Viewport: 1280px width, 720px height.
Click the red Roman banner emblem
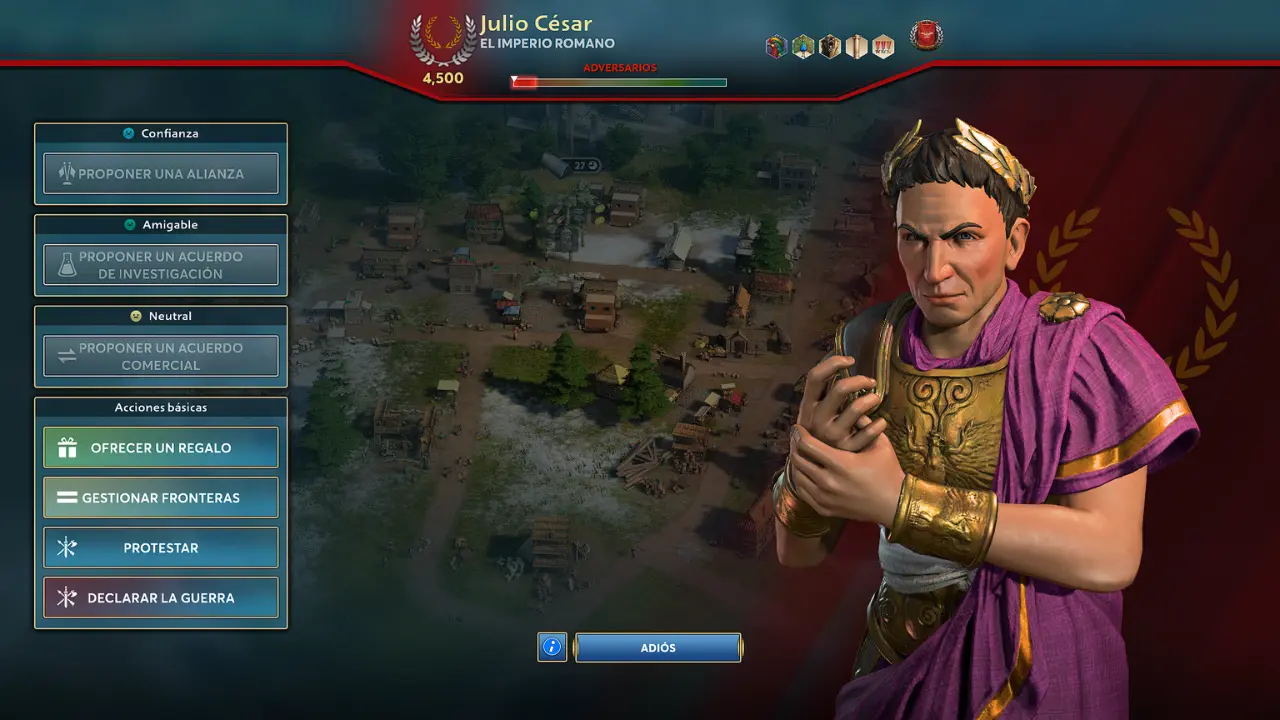click(x=926, y=36)
